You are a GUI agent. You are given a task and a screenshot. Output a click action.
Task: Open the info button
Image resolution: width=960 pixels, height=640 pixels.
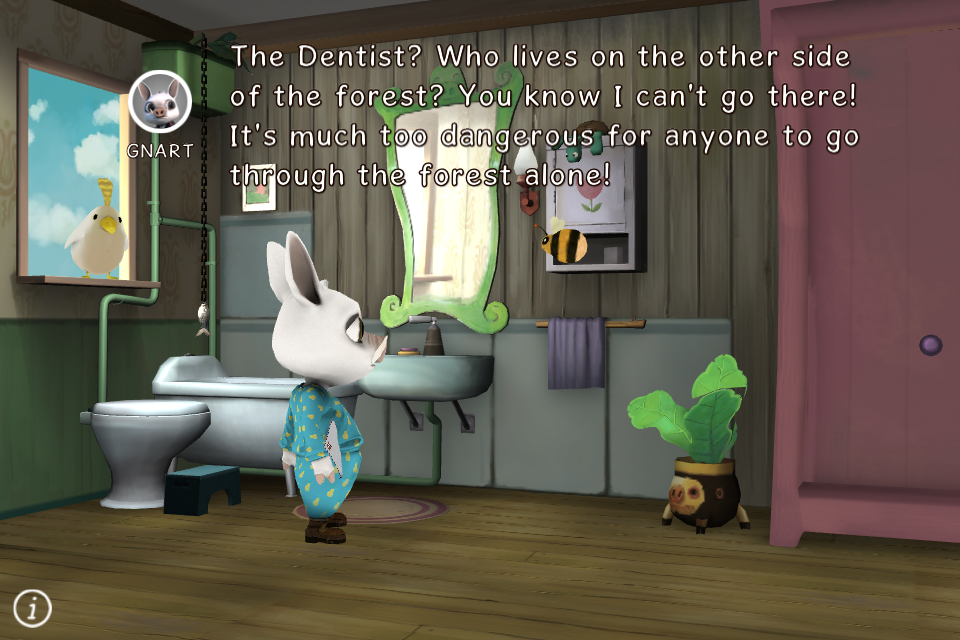[32, 606]
